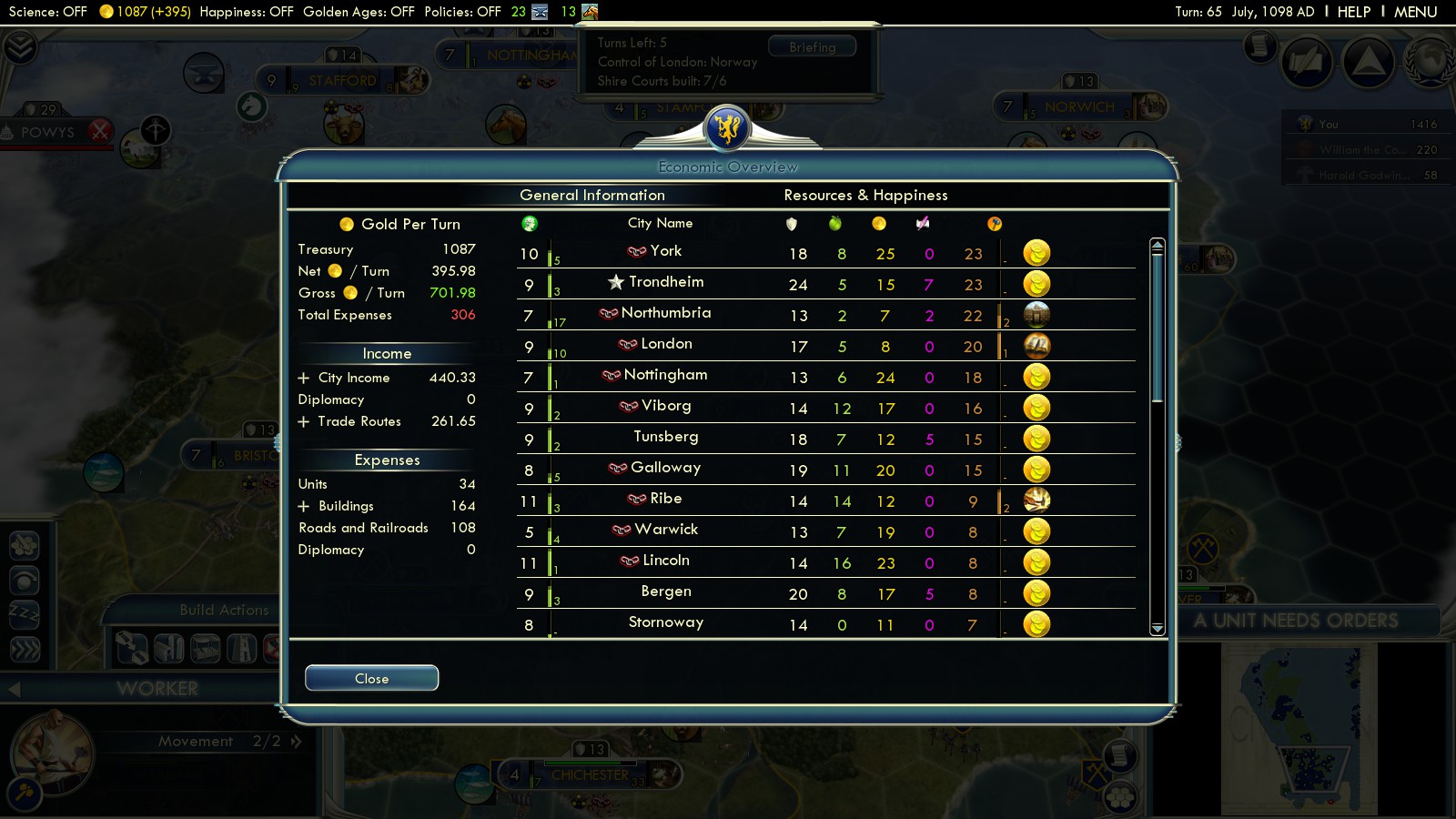Expand the Buildings expenses list
This screenshot has width=1456, height=819.
click(x=304, y=506)
